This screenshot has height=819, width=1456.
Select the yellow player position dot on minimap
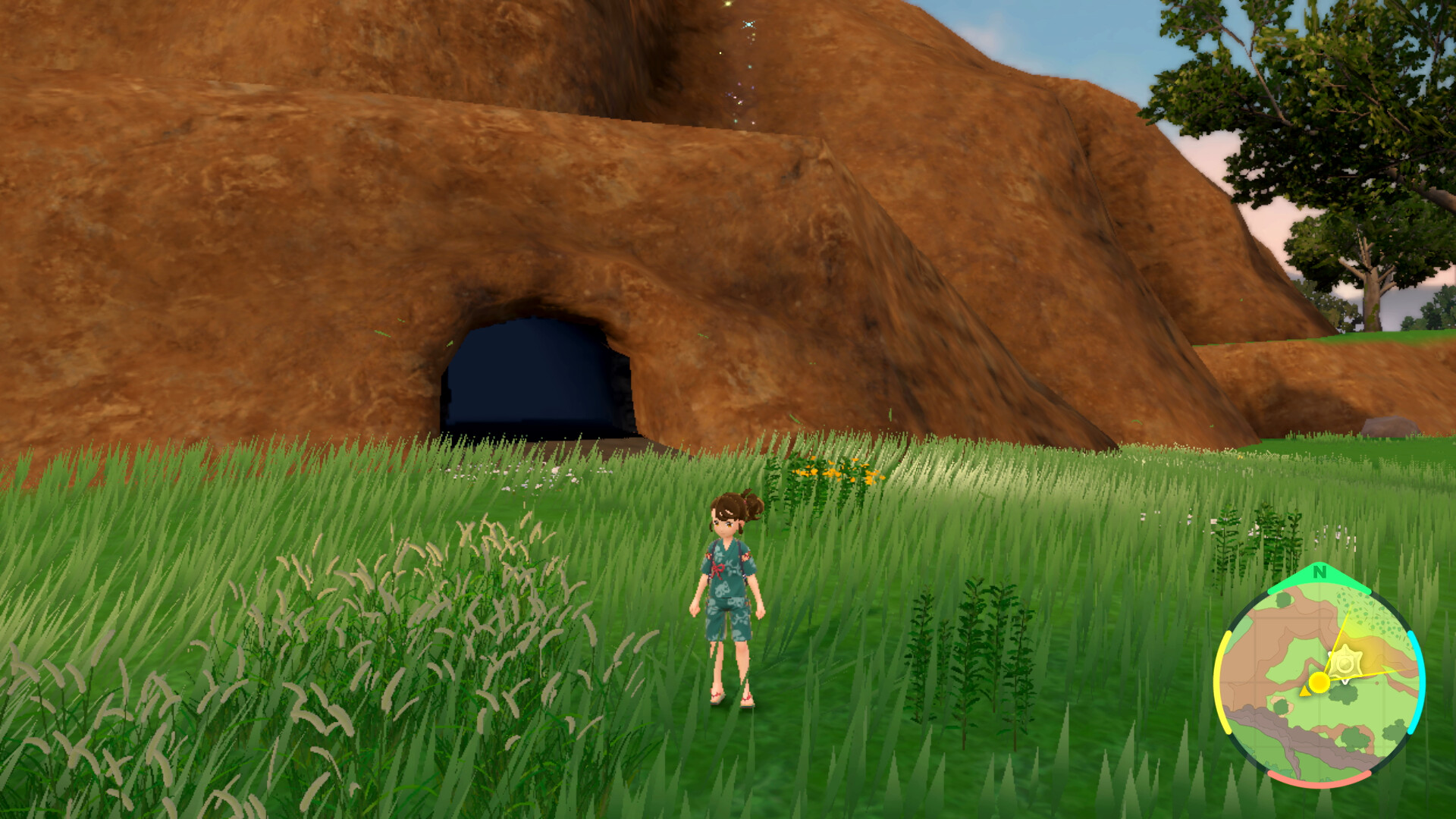[x=1319, y=682]
